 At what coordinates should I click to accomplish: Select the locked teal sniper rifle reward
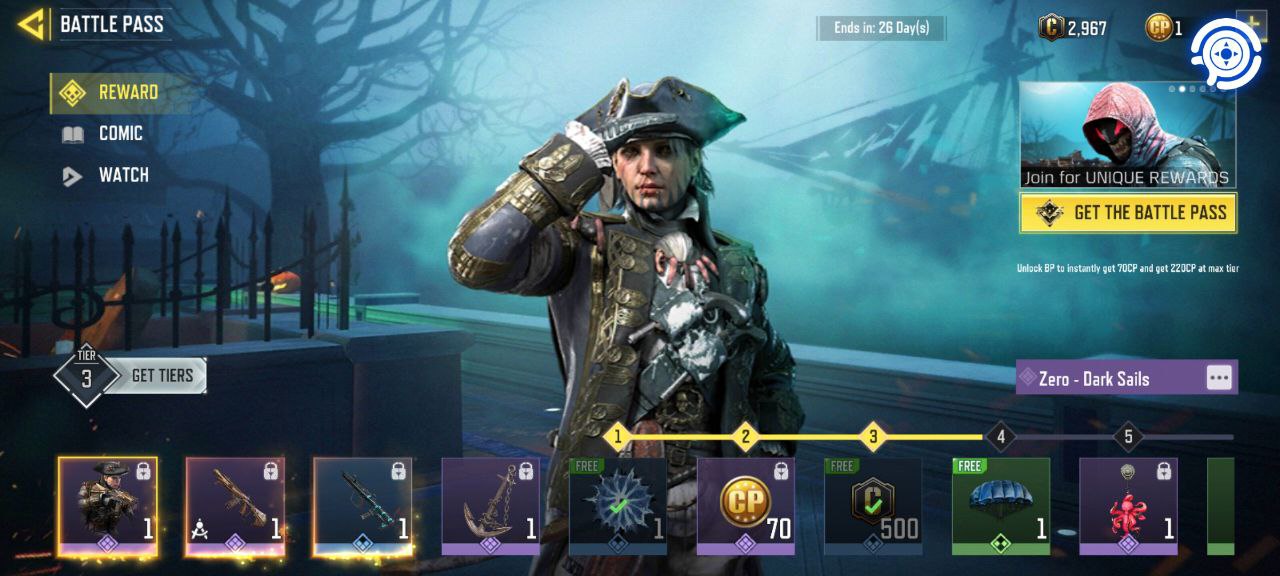(x=363, y=505)
